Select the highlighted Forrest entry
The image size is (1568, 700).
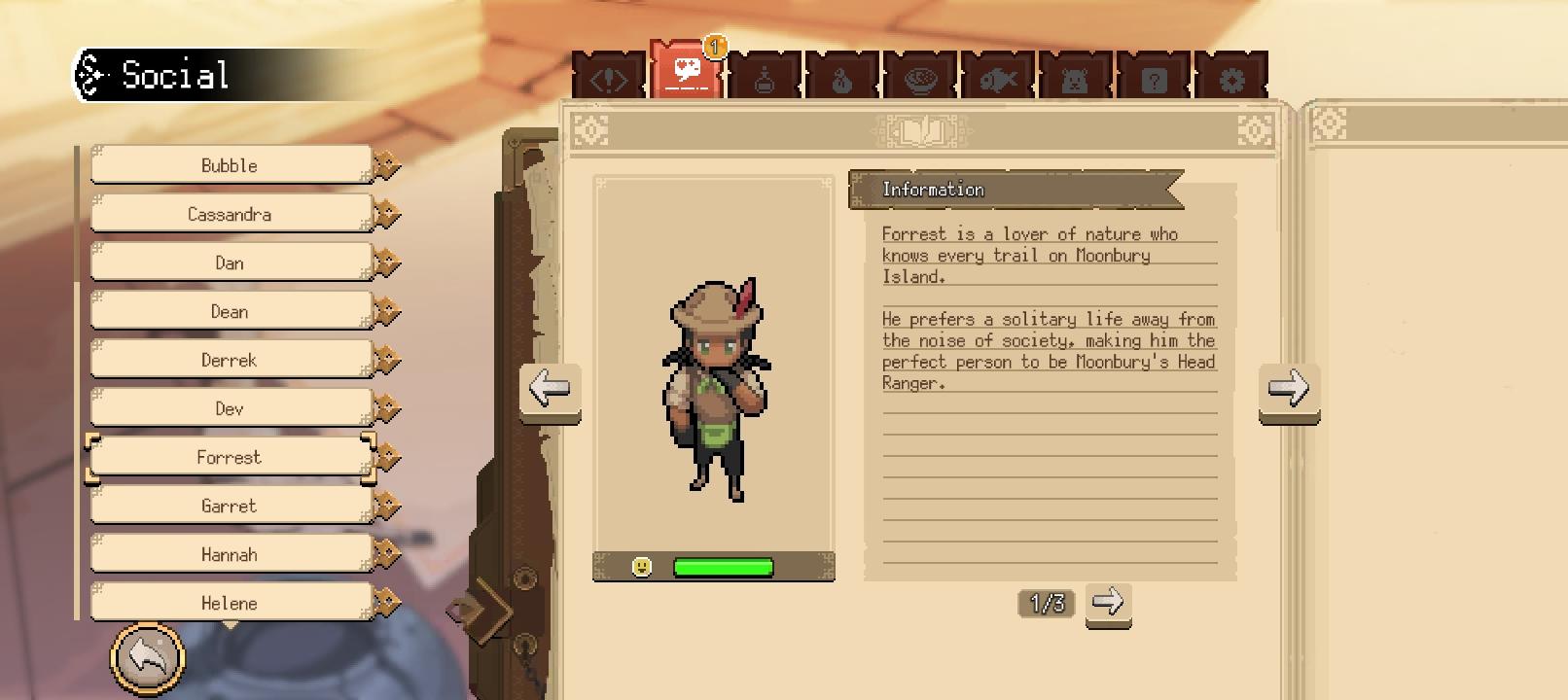coord(231,457)
